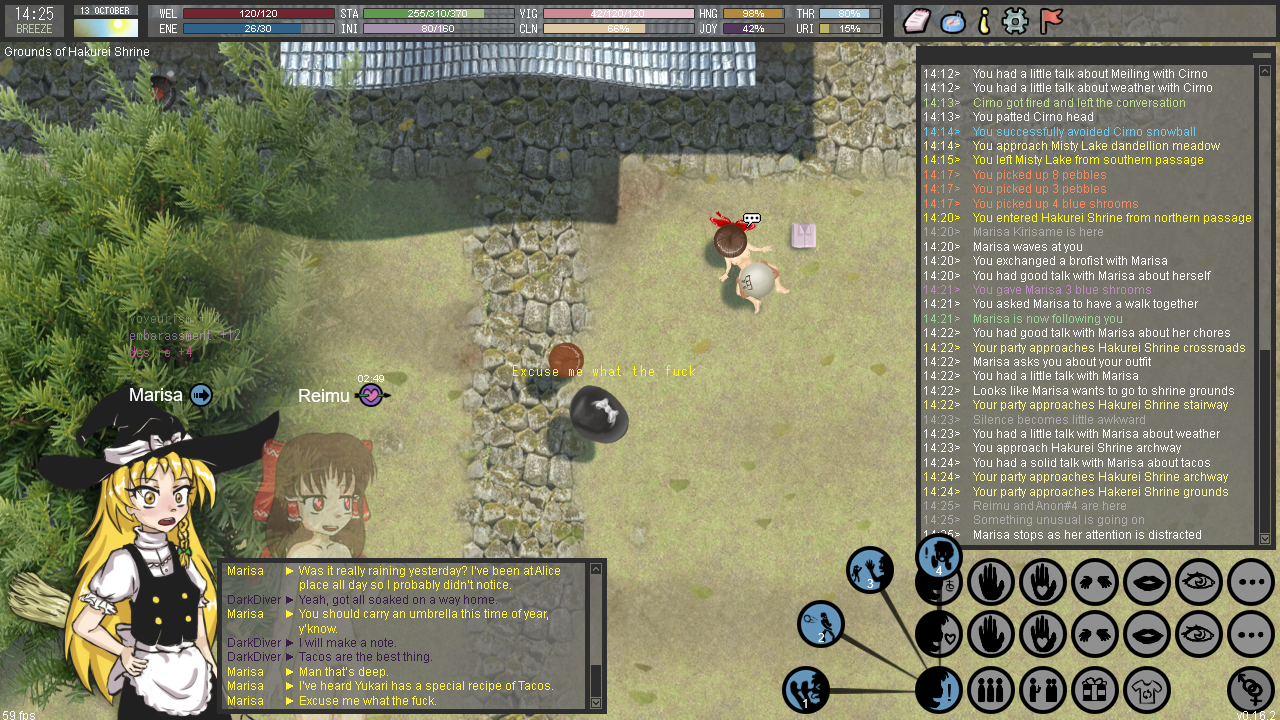Choose blue reaction option number 1
1280x720 pixels.
pyautogui.click(x=806, y=690)
